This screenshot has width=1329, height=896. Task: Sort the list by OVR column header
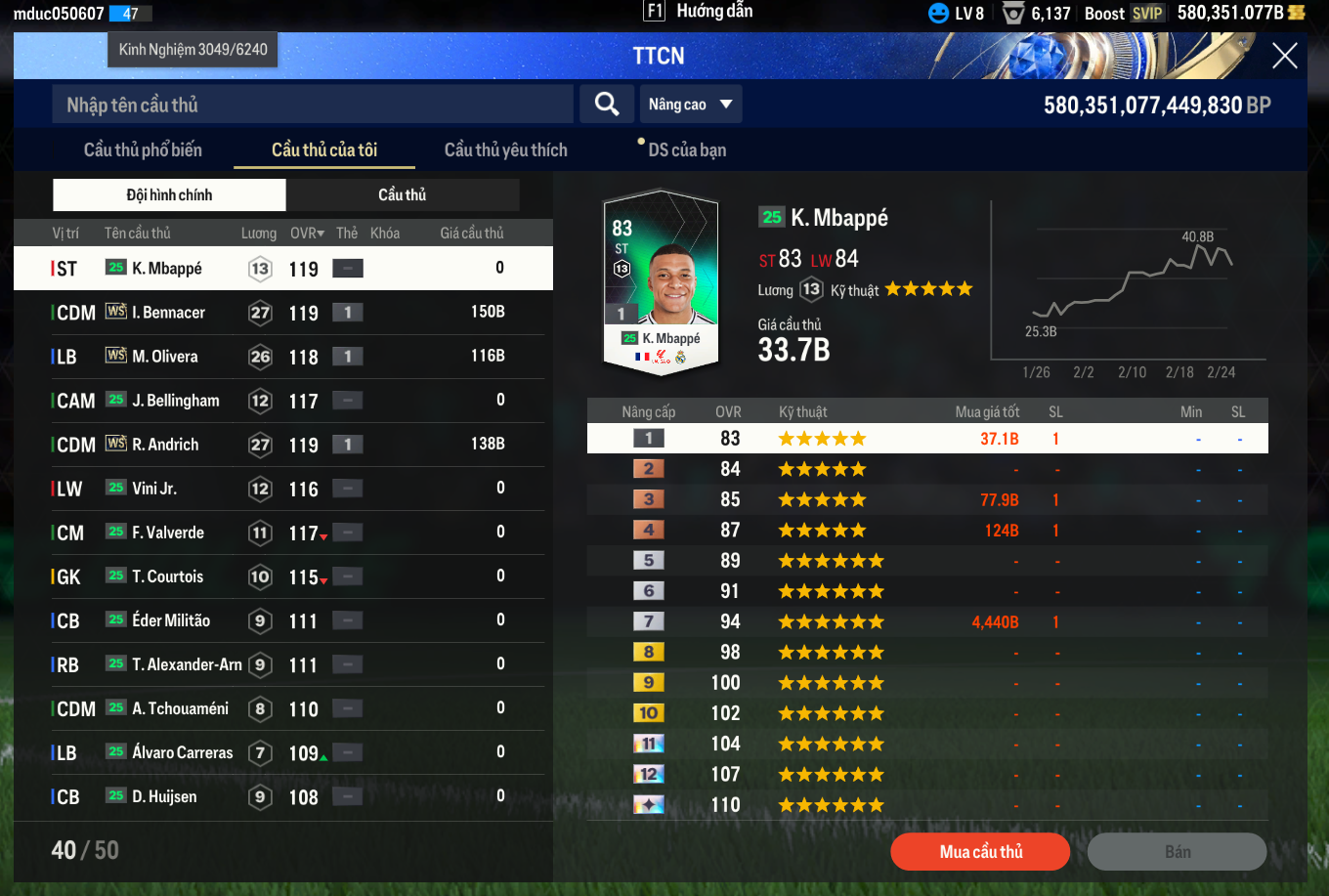point(307,234)
